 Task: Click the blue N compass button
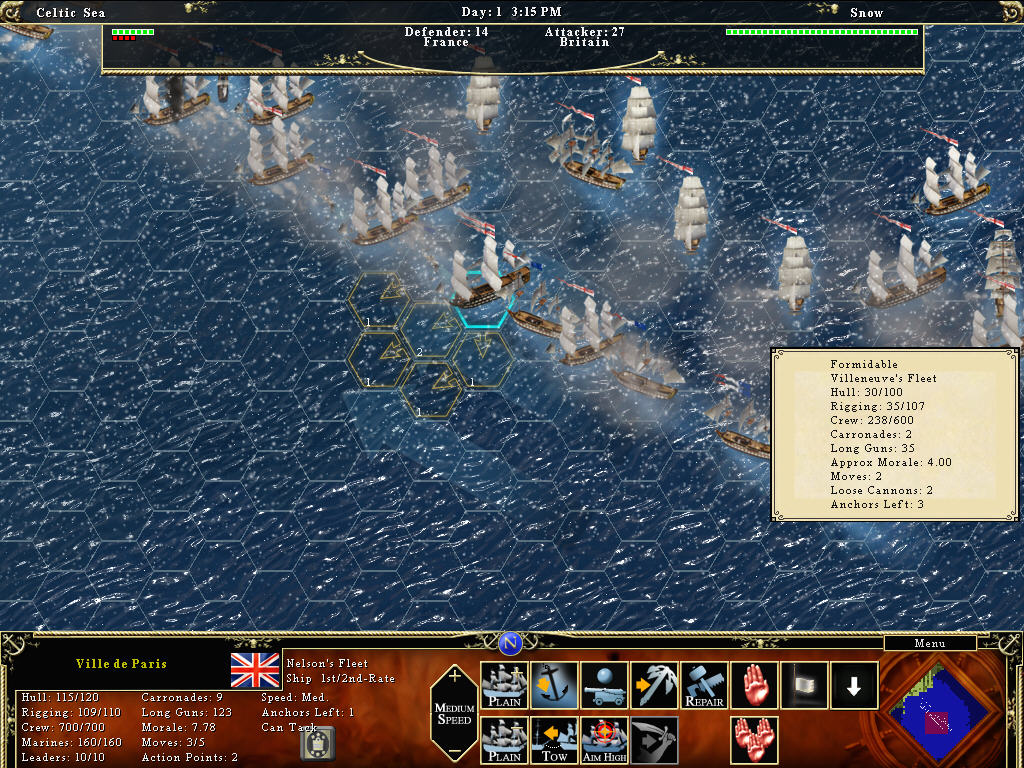510,643
